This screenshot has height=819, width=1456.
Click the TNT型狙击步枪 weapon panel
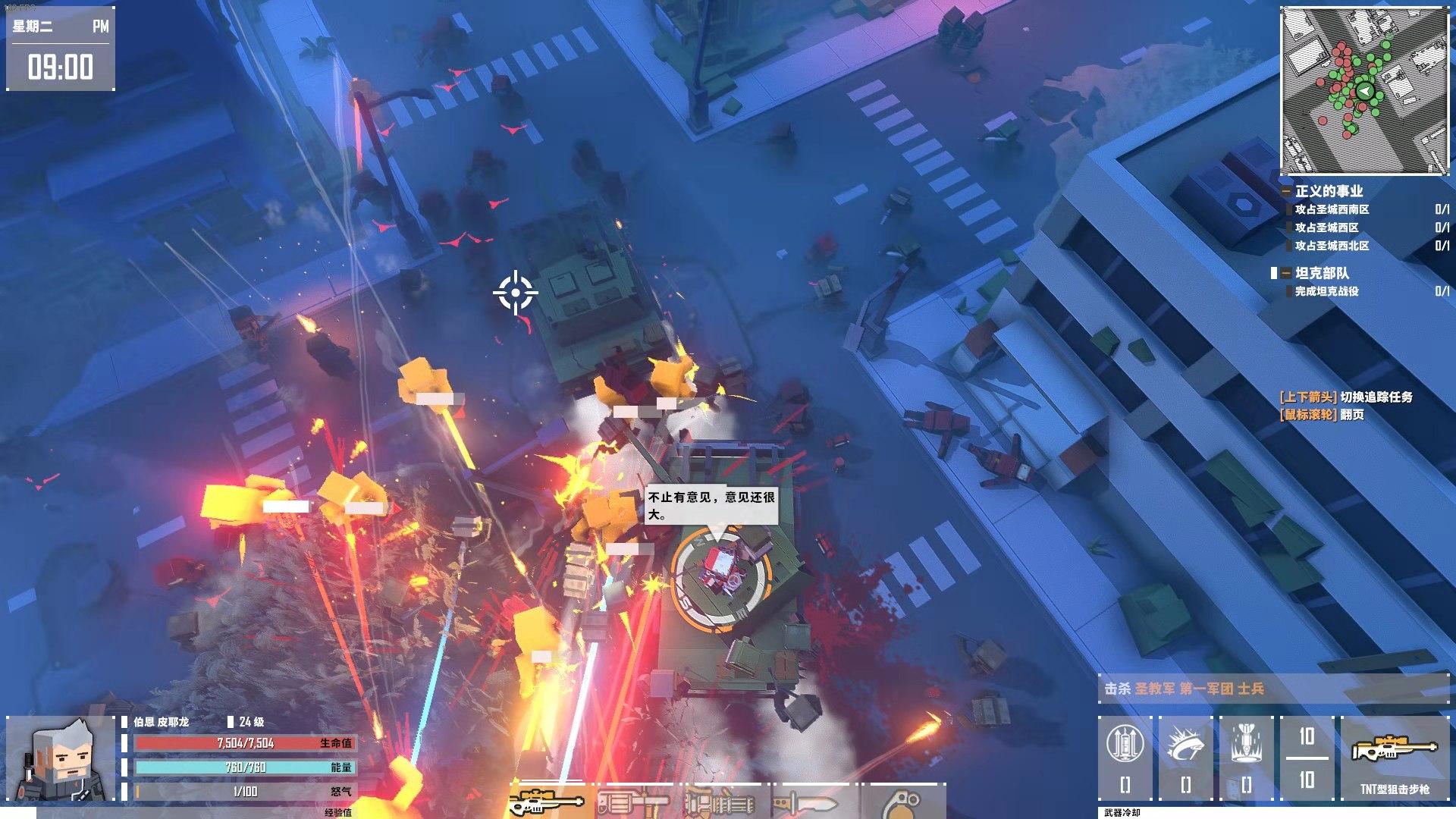[x=1394, y=758]
